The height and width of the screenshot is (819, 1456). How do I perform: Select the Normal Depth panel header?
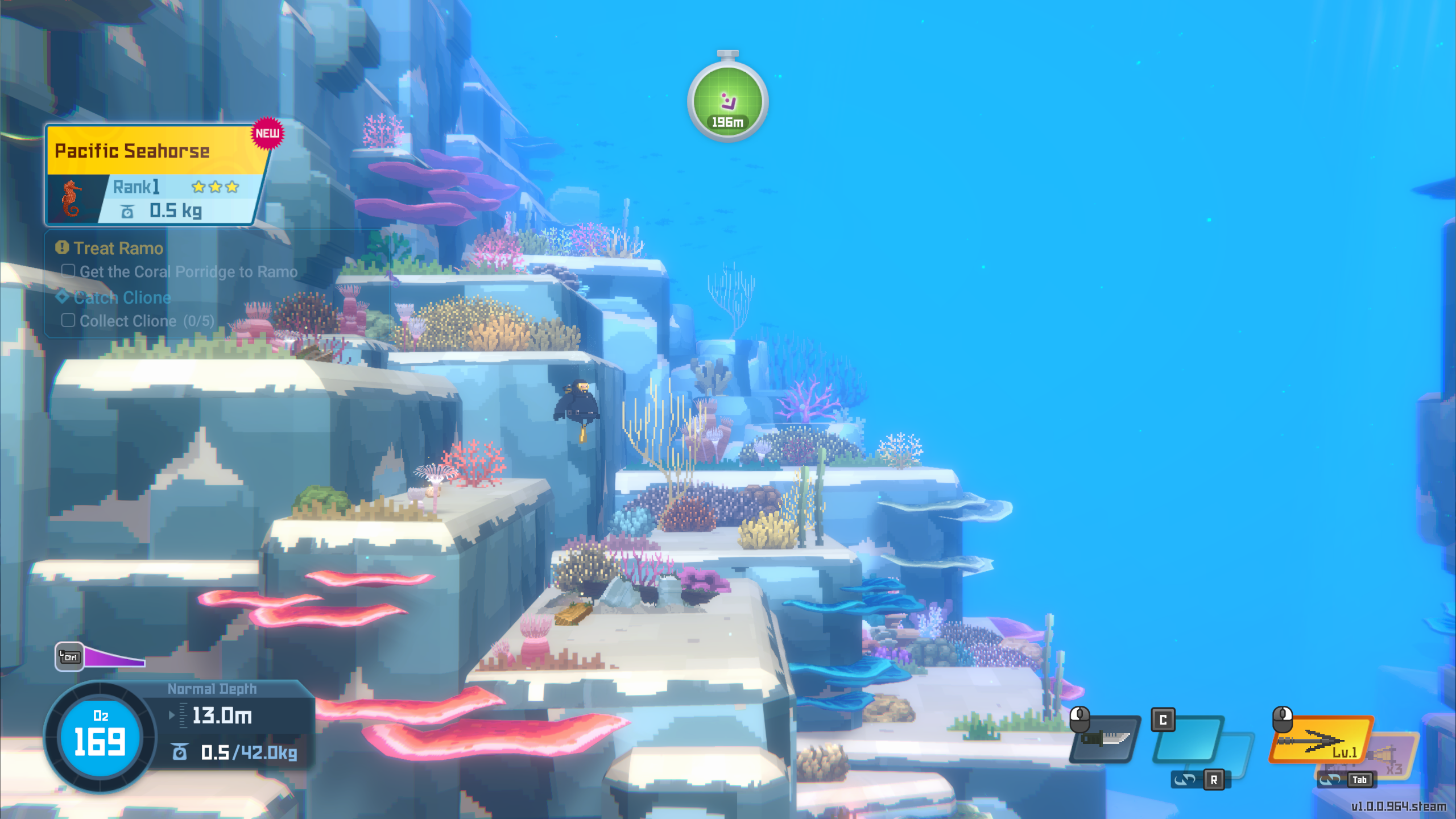[212, 689]
